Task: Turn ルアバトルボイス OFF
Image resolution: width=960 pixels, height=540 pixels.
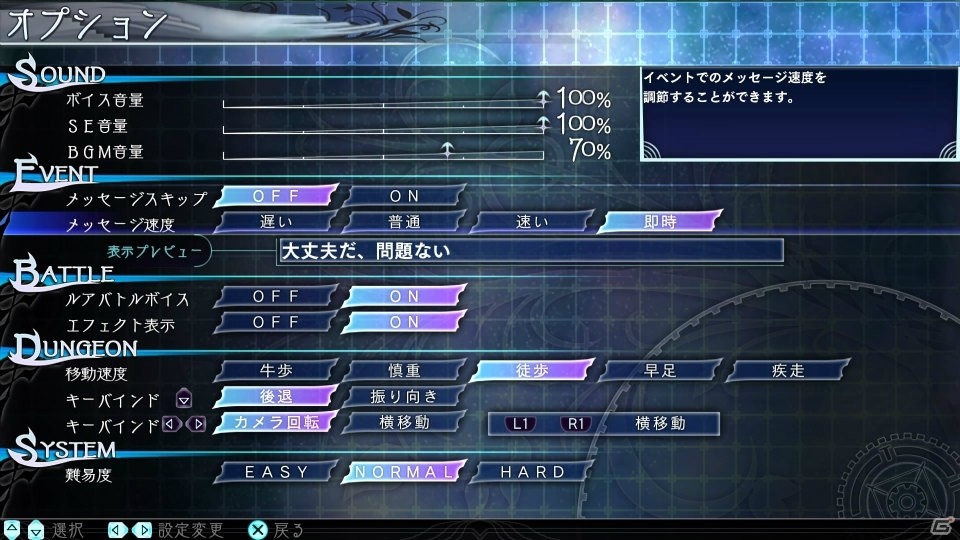Action: (277, 297)
